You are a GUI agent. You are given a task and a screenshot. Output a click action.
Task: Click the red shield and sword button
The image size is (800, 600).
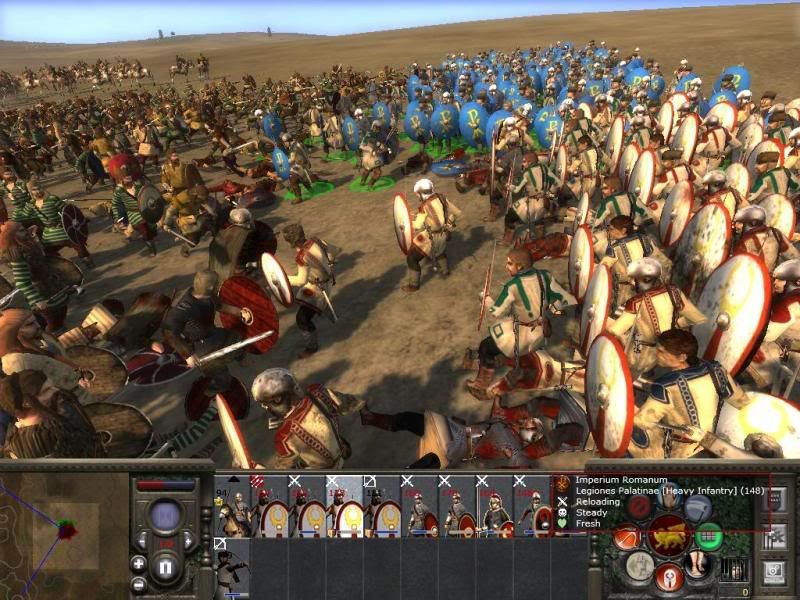[668, 575]
